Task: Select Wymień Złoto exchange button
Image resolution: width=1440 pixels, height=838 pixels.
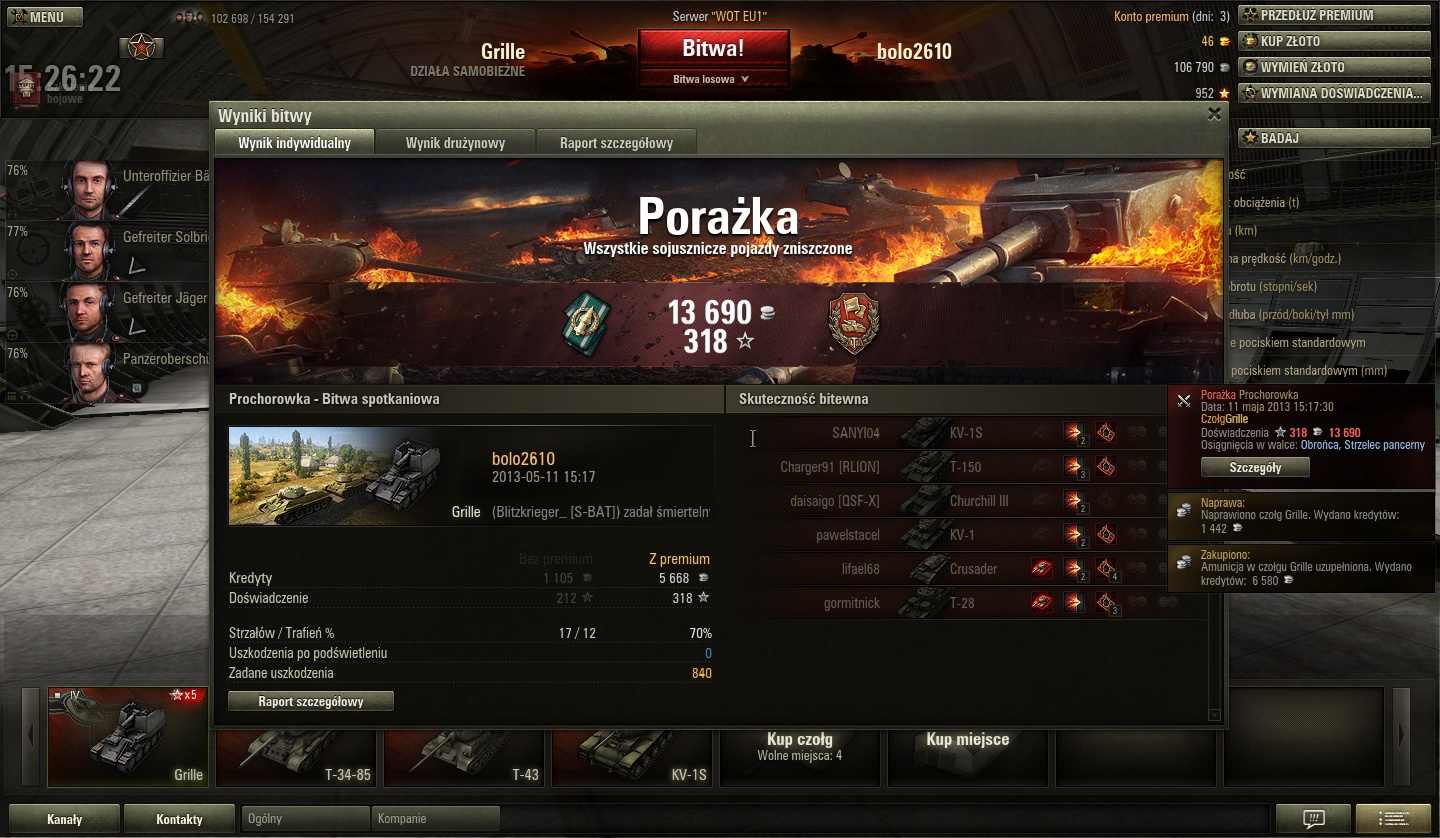Action: pos(1334,67)
